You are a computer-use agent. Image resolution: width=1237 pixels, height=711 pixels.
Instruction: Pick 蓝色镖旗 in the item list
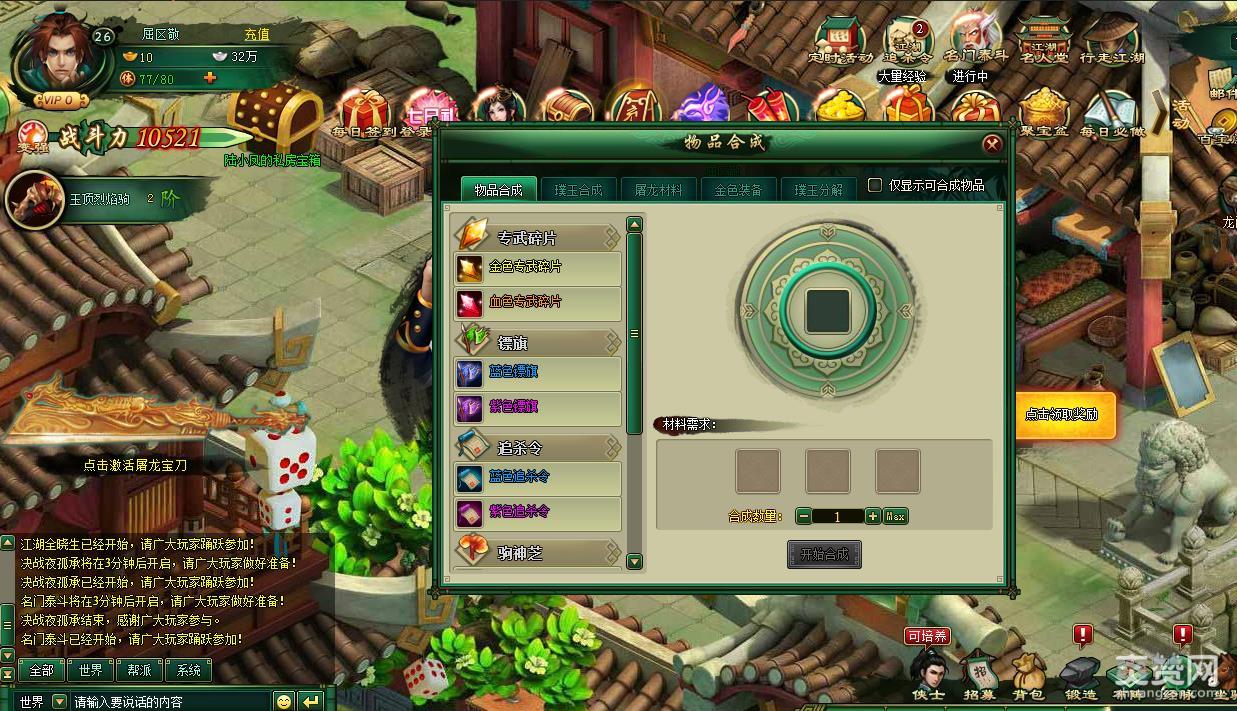(x=537, y=373)
